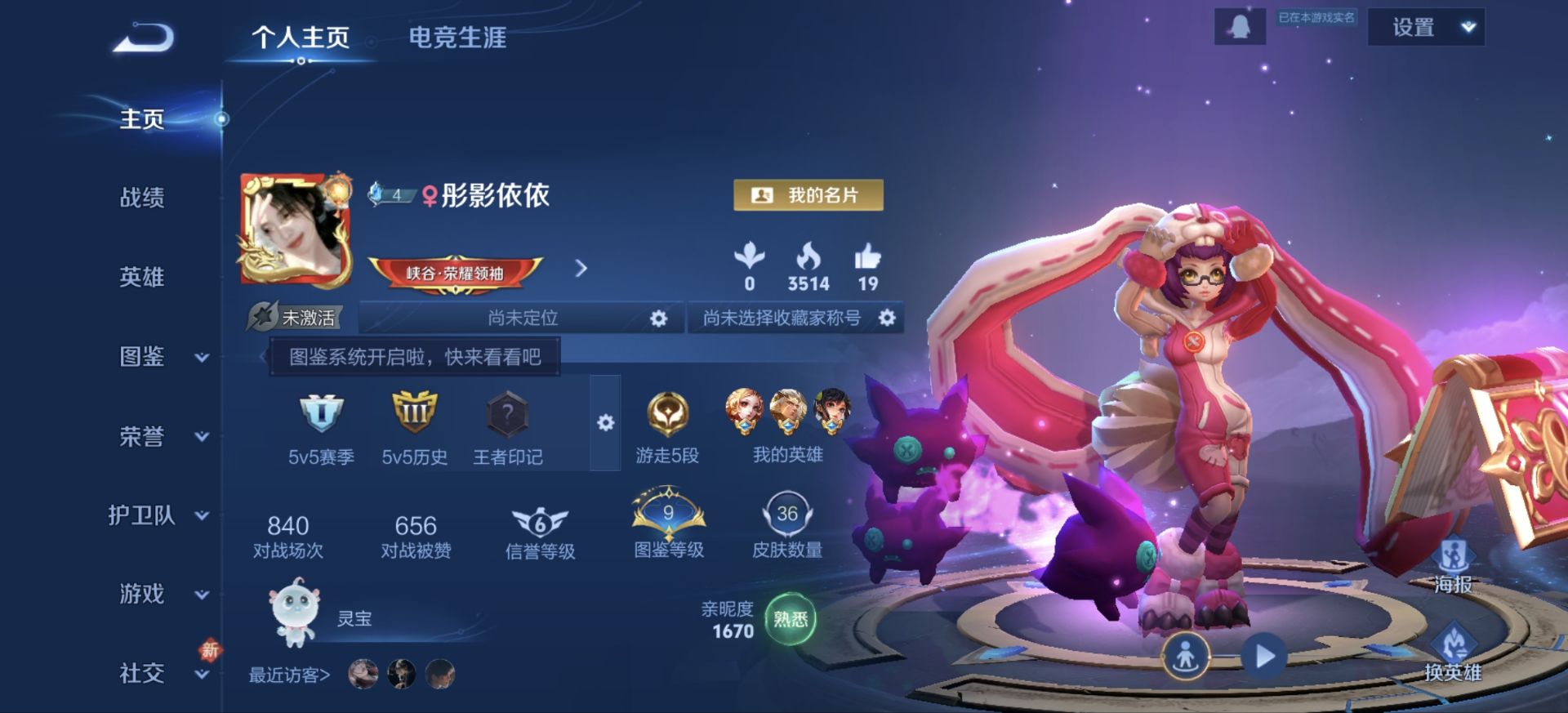Switch to the 电竞生涯 tab
Image resolution: width=1568 pixels, height=713 pixels.
tap(458, 38)
